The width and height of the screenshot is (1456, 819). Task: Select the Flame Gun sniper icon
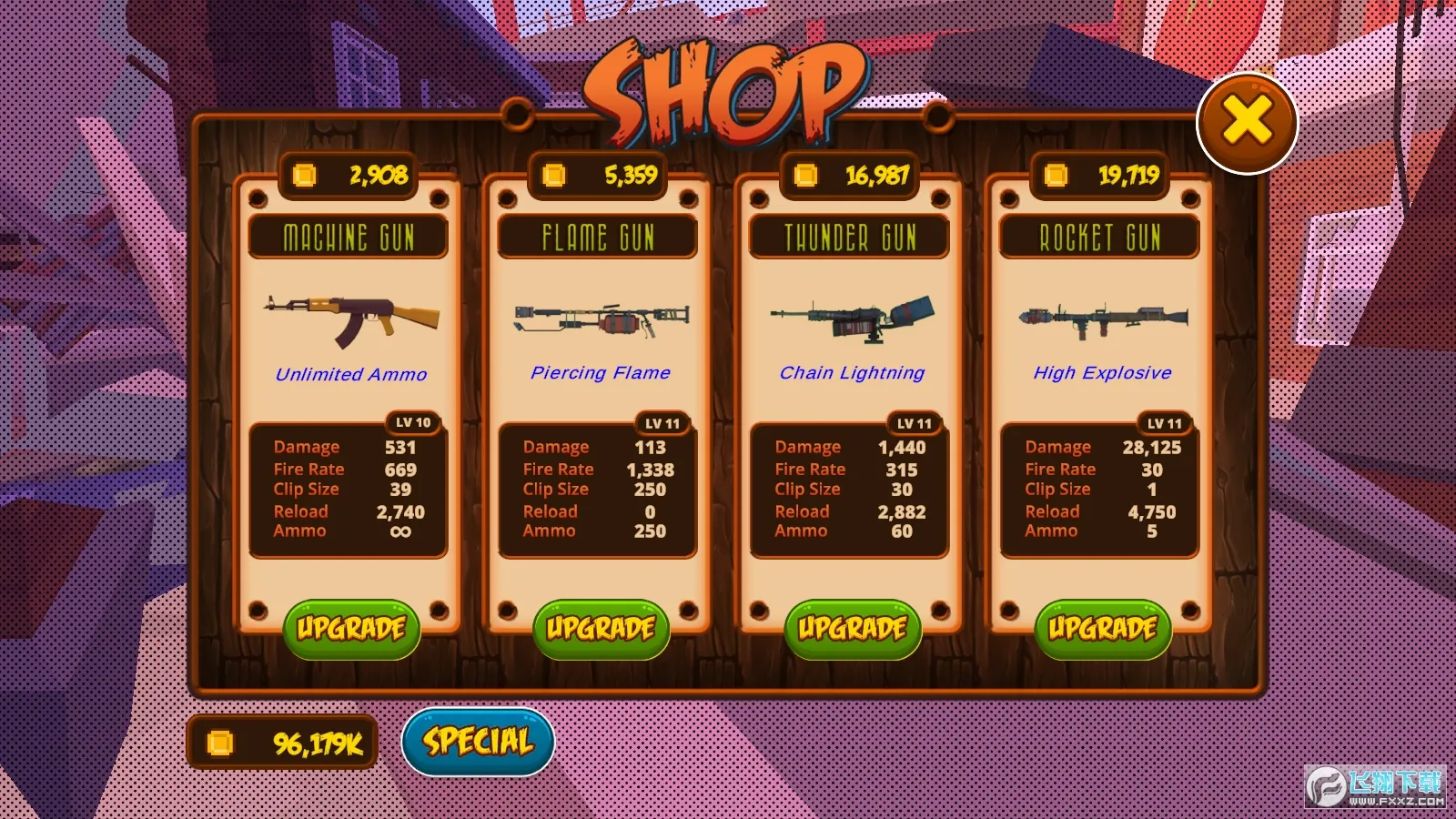599,318
